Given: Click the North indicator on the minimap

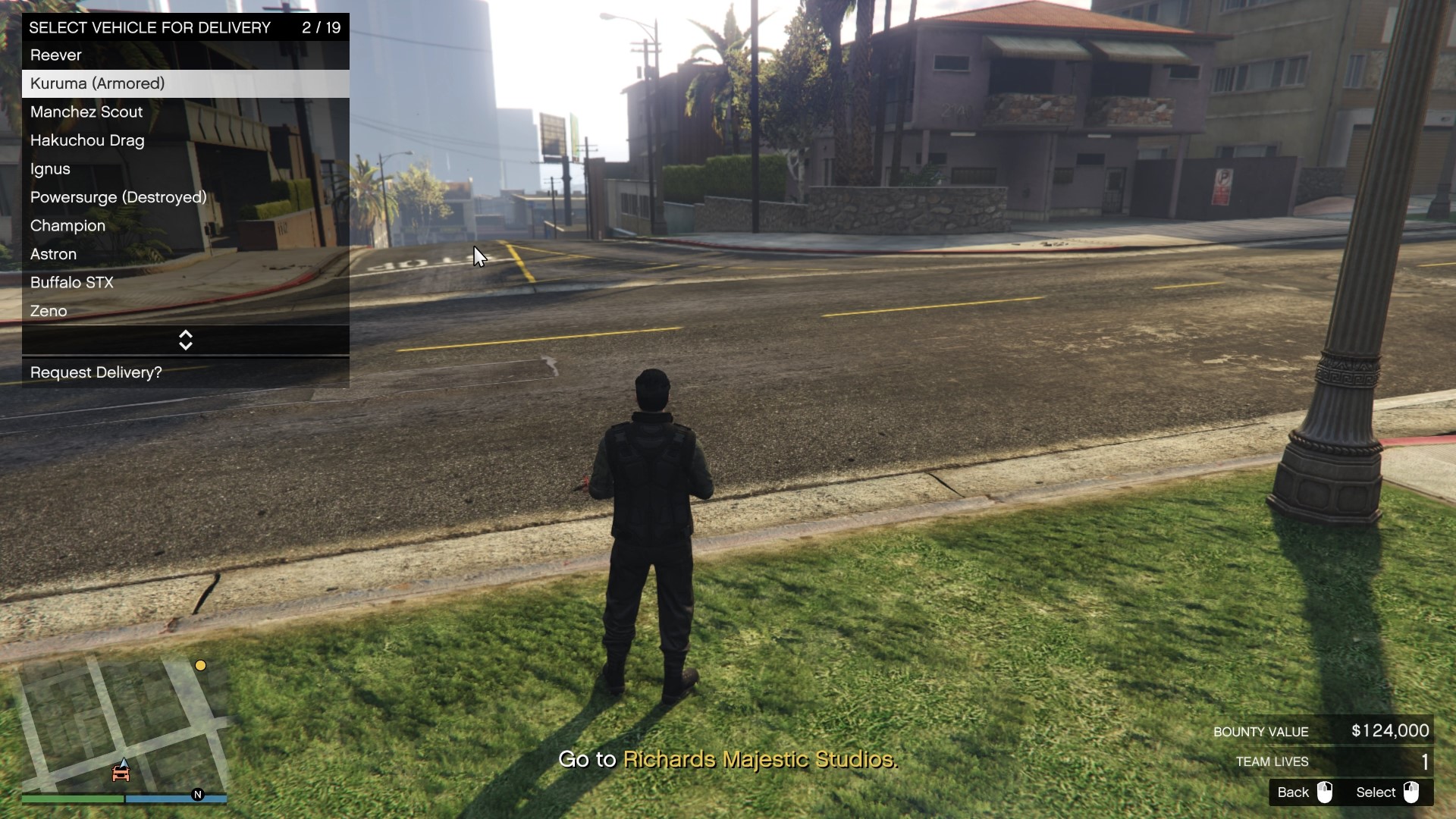Looking at the screenshot, I should tap(199, 795).
